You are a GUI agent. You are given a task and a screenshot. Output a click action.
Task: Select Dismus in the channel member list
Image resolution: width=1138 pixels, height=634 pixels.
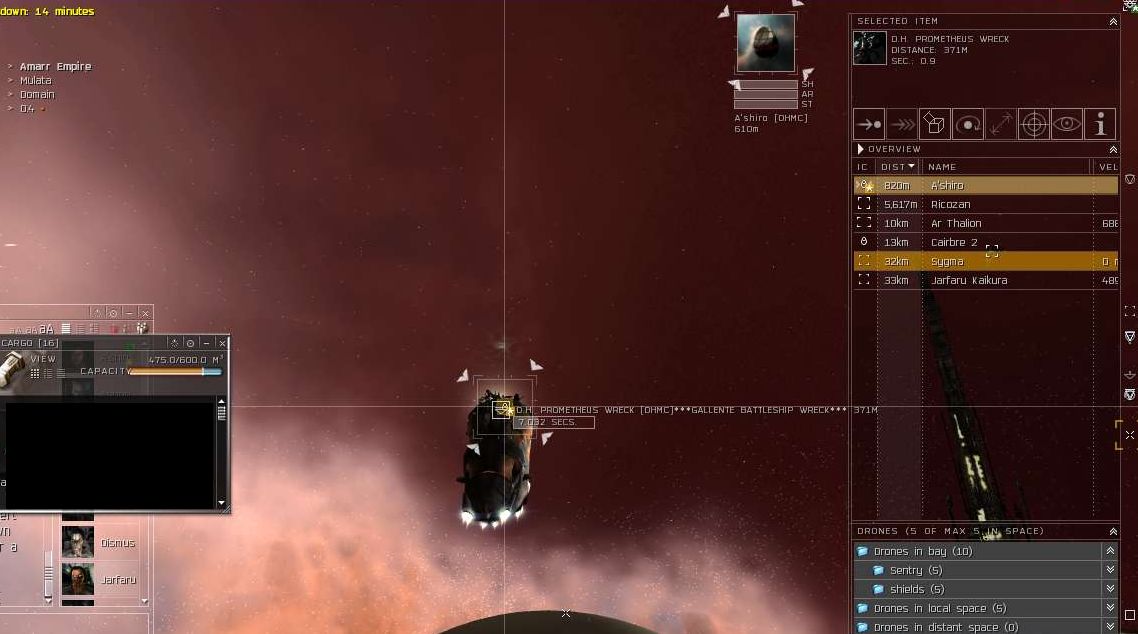point(117,543)
